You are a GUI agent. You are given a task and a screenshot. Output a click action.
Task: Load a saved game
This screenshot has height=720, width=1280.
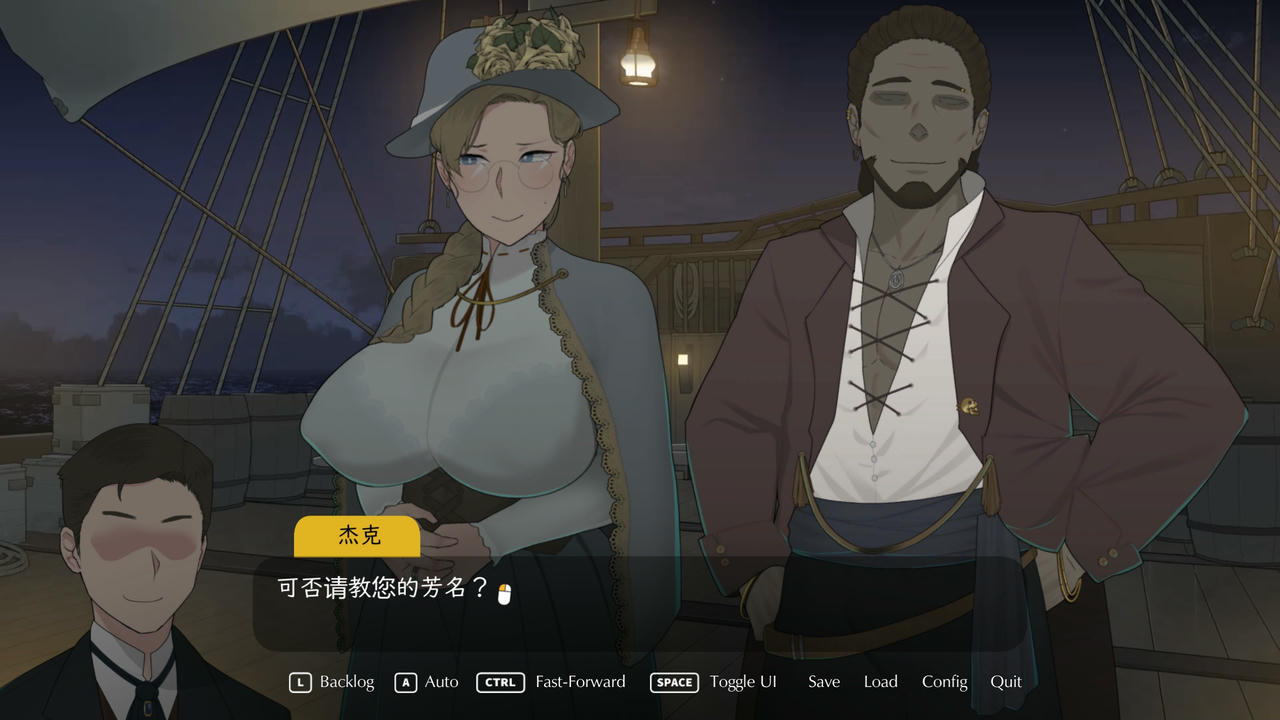tap(880, 682)
